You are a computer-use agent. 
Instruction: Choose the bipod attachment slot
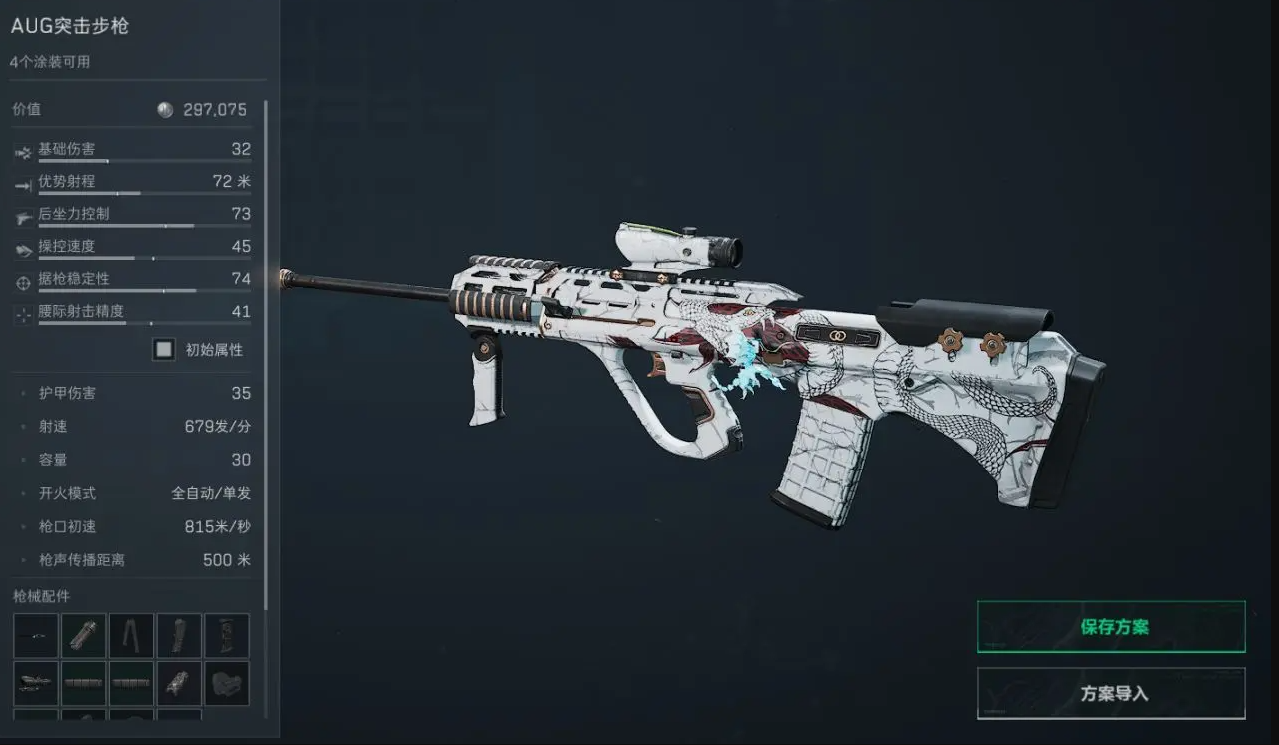click(131, 636)
